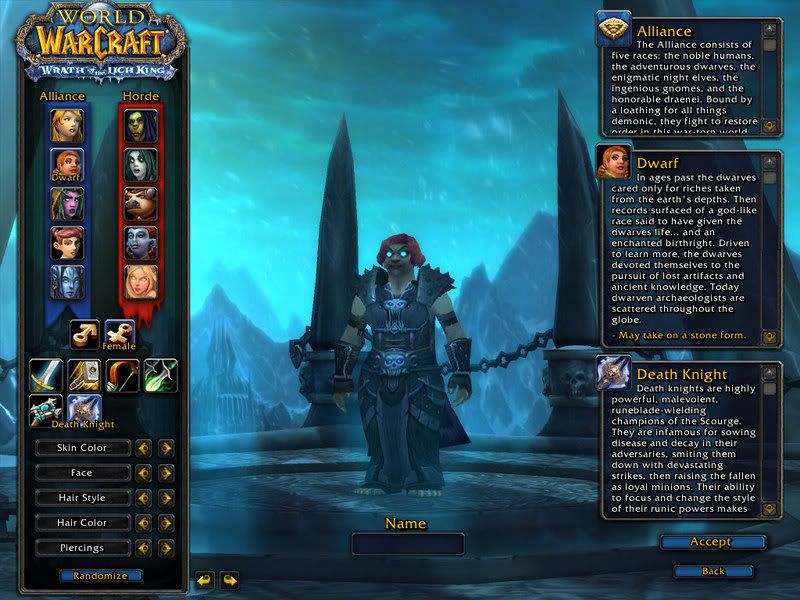Cycle Skin Color to the next option
Viewport: 800px width, 600px height.
(165, 448)
